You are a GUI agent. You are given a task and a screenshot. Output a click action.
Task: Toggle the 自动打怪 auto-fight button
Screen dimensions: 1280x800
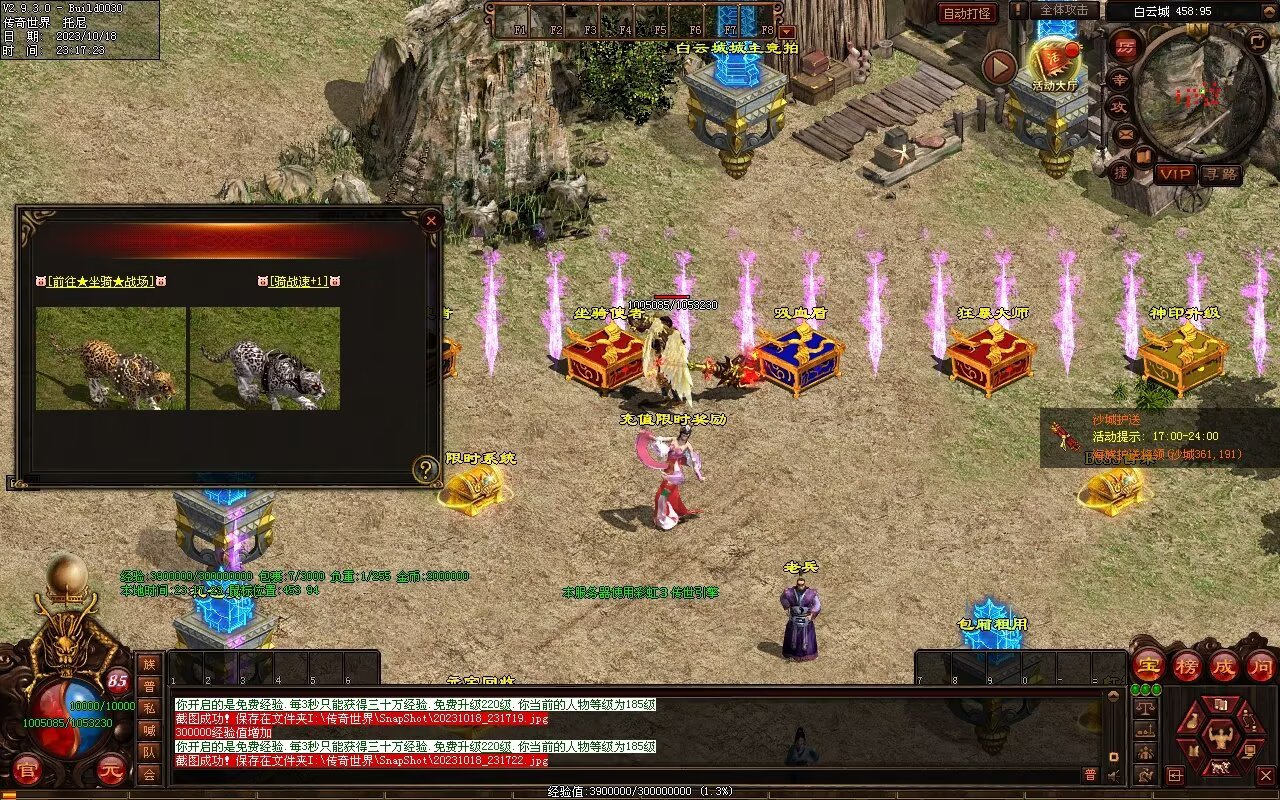pyautogui.click(x=967, y=13)
